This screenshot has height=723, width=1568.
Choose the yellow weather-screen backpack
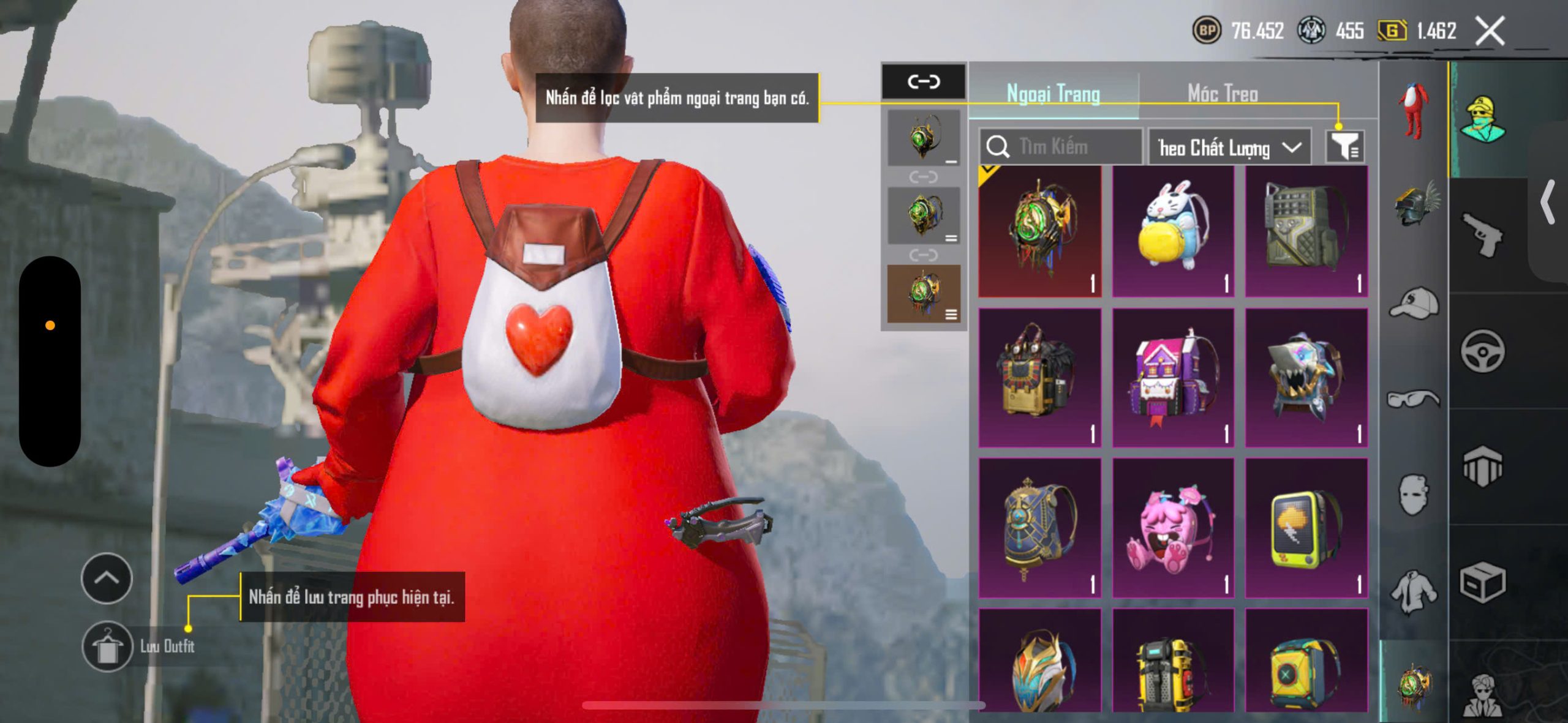coord(1306,528)
